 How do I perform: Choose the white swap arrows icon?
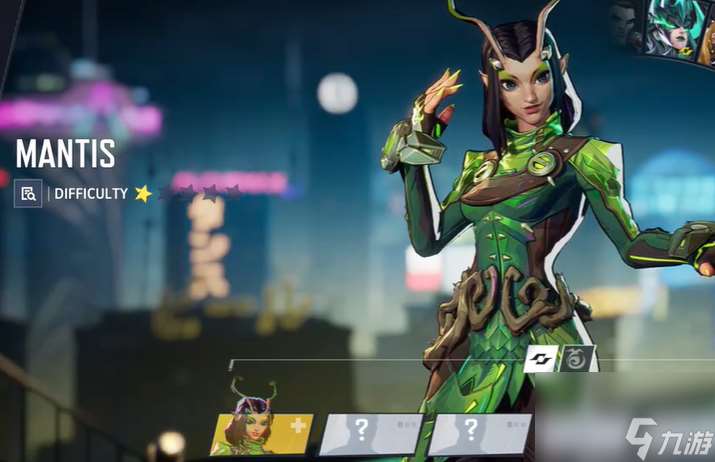point(540,358)
